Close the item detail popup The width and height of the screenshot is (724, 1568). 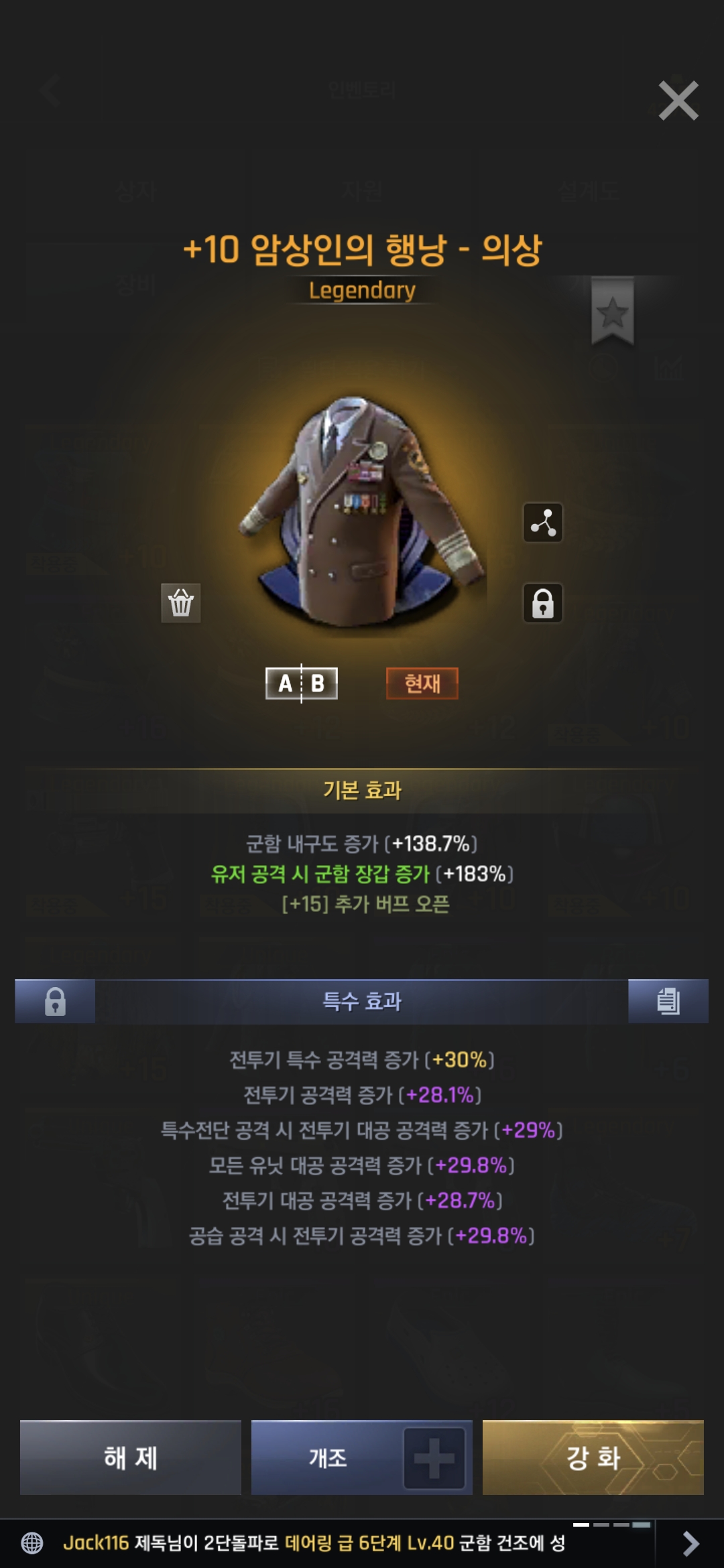[678, 101]
